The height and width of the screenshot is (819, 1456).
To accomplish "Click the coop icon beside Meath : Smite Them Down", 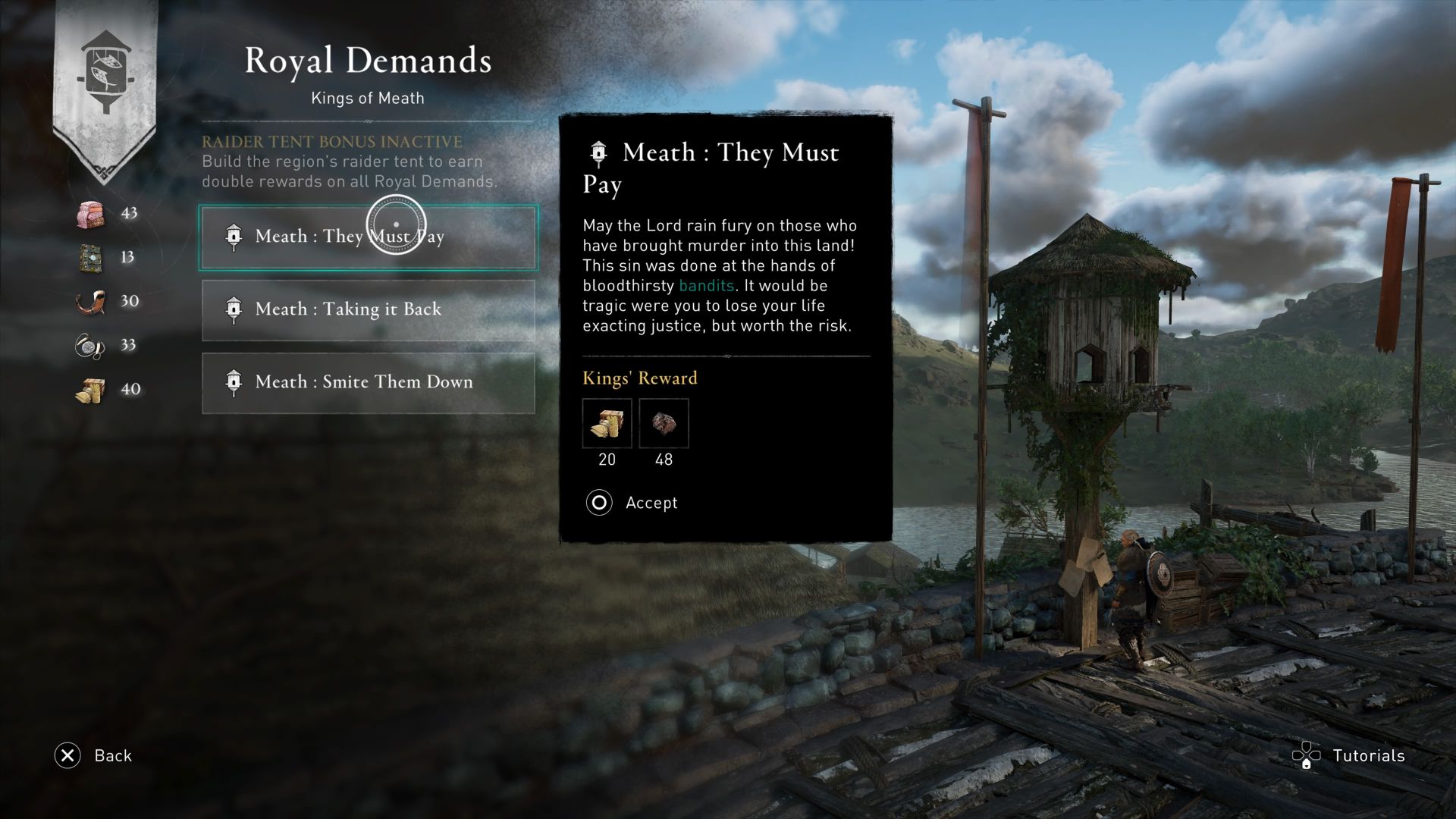I will (x=234, y=382).
